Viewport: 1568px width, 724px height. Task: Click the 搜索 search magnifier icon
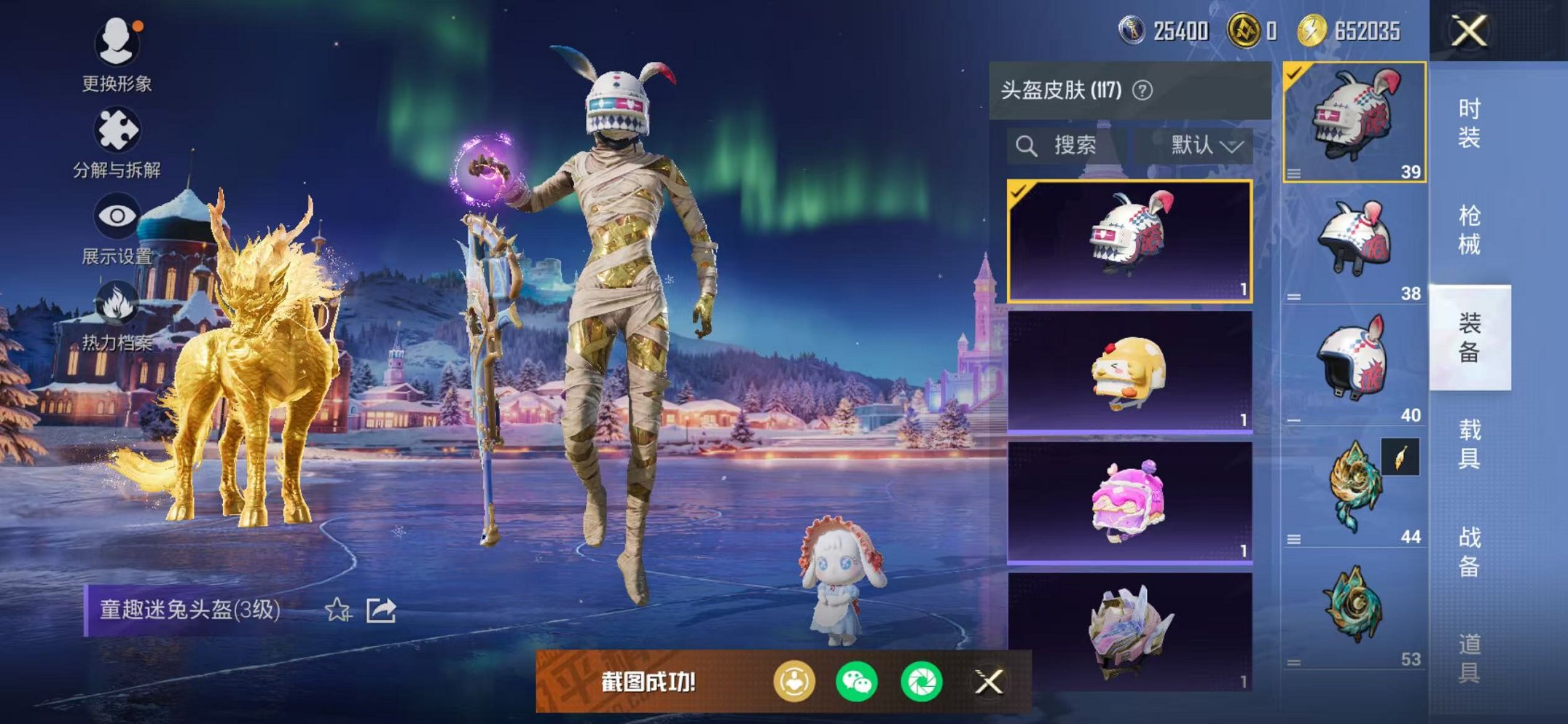(x=1027, y=146)
